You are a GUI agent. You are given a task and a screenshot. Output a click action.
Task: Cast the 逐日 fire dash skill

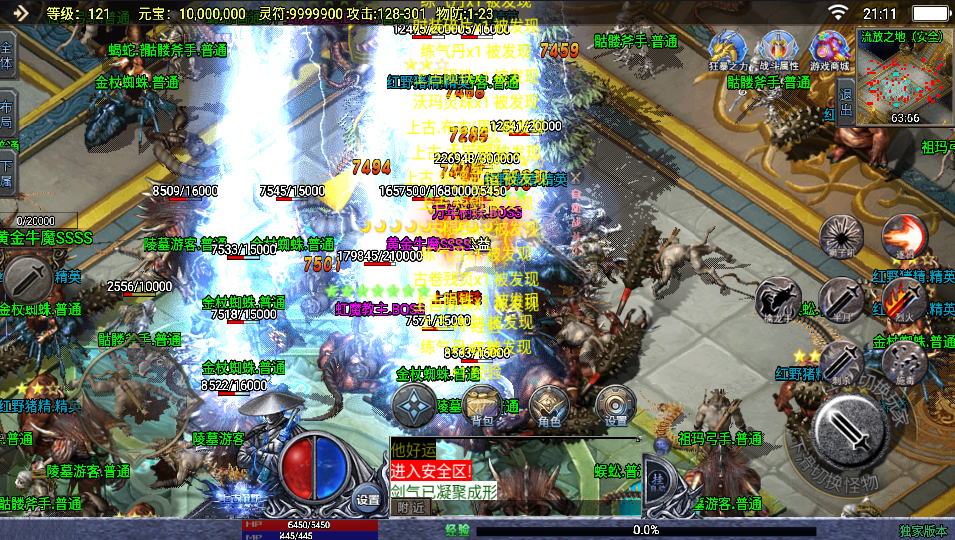coord(904,236)
